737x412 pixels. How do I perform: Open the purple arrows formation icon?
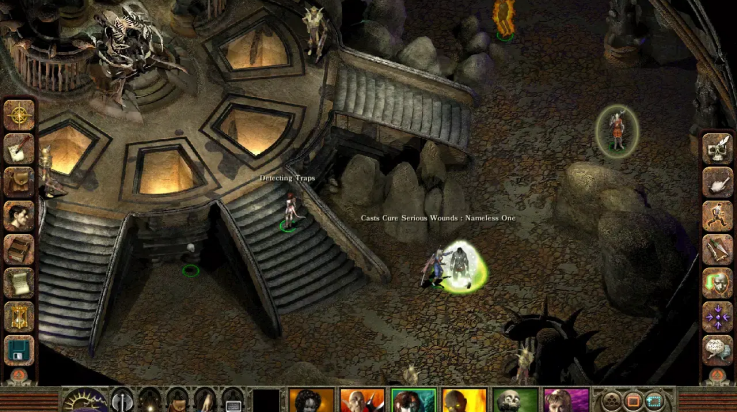tap(717, 317)
